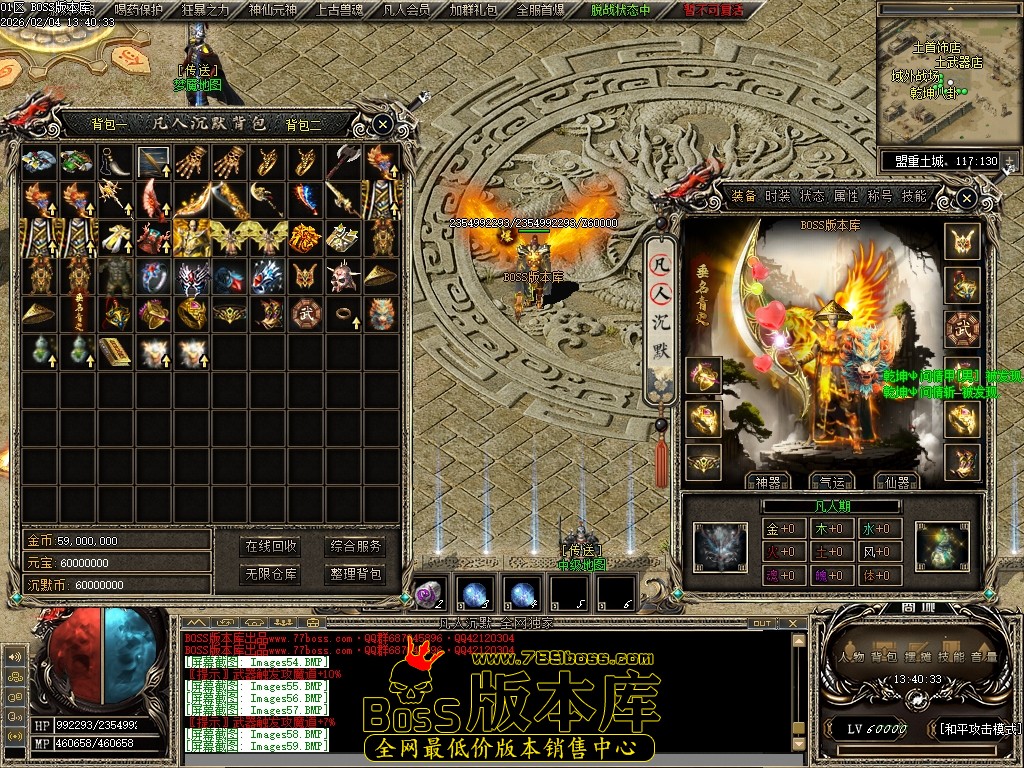
Task: Close the inventory bag window
Action: pos(383,124)
